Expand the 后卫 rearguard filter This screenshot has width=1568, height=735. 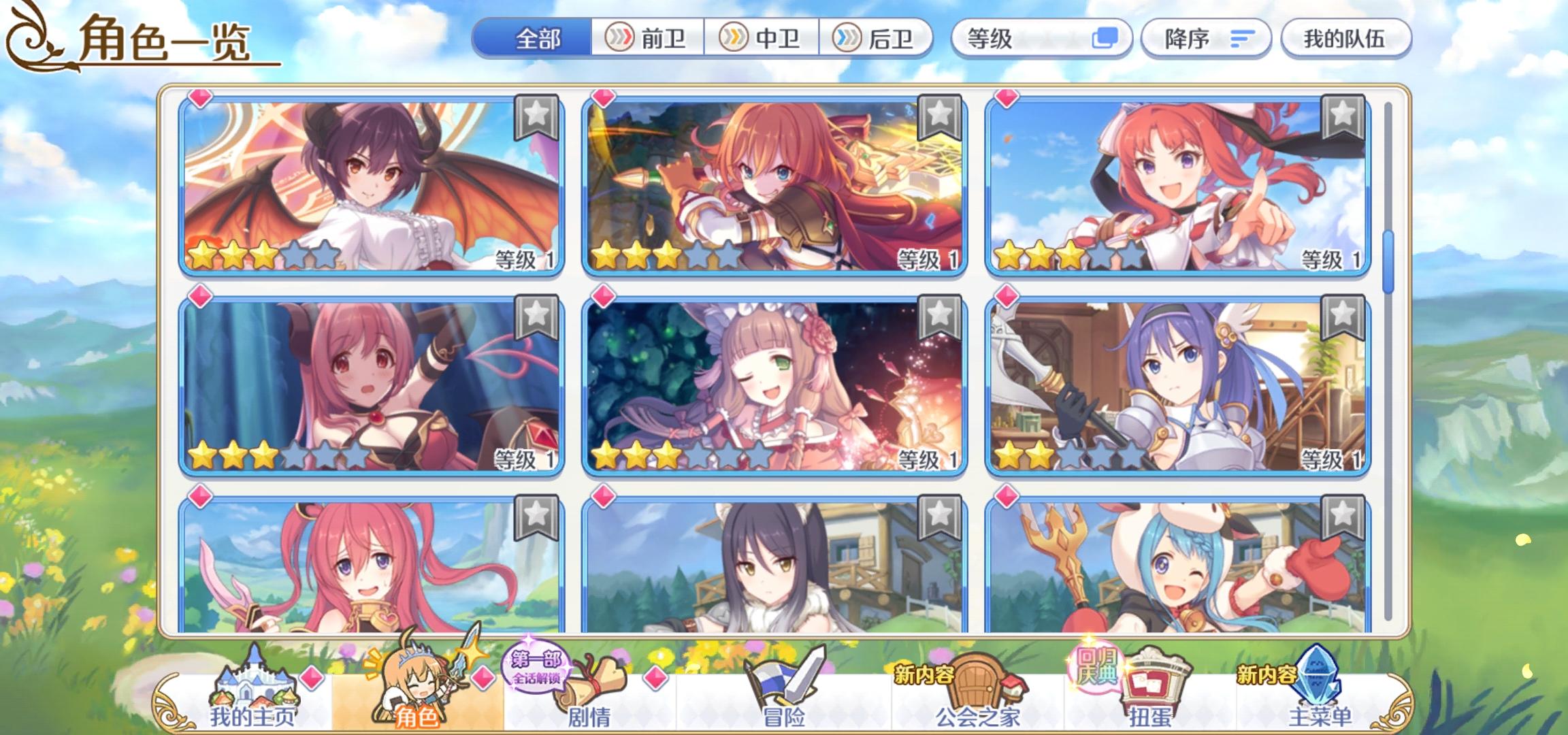pyautogui.click(x=878, y=39)
